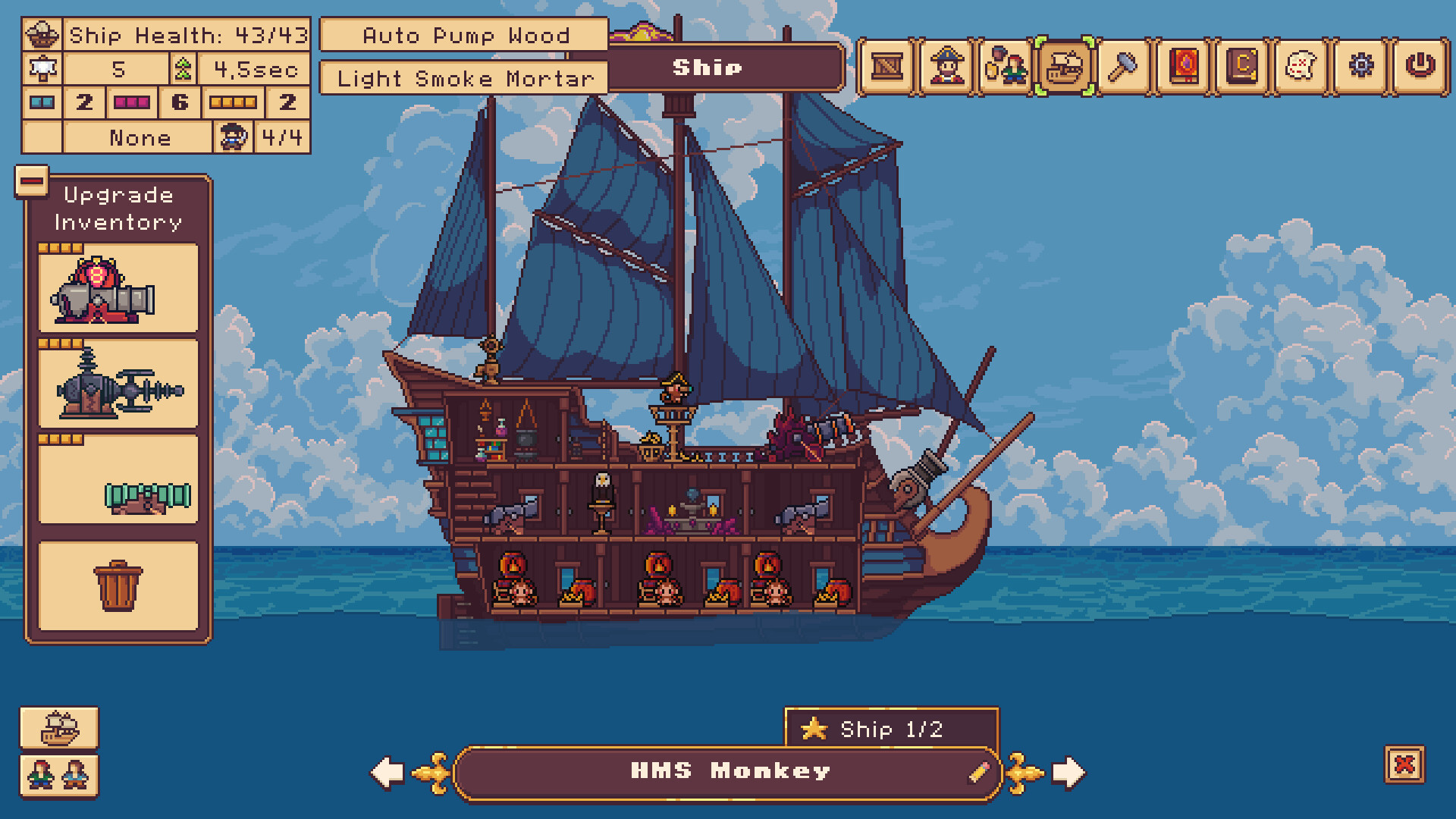Open the cargo crate inventory panel
1456x819 pixels.
(889, 67)
